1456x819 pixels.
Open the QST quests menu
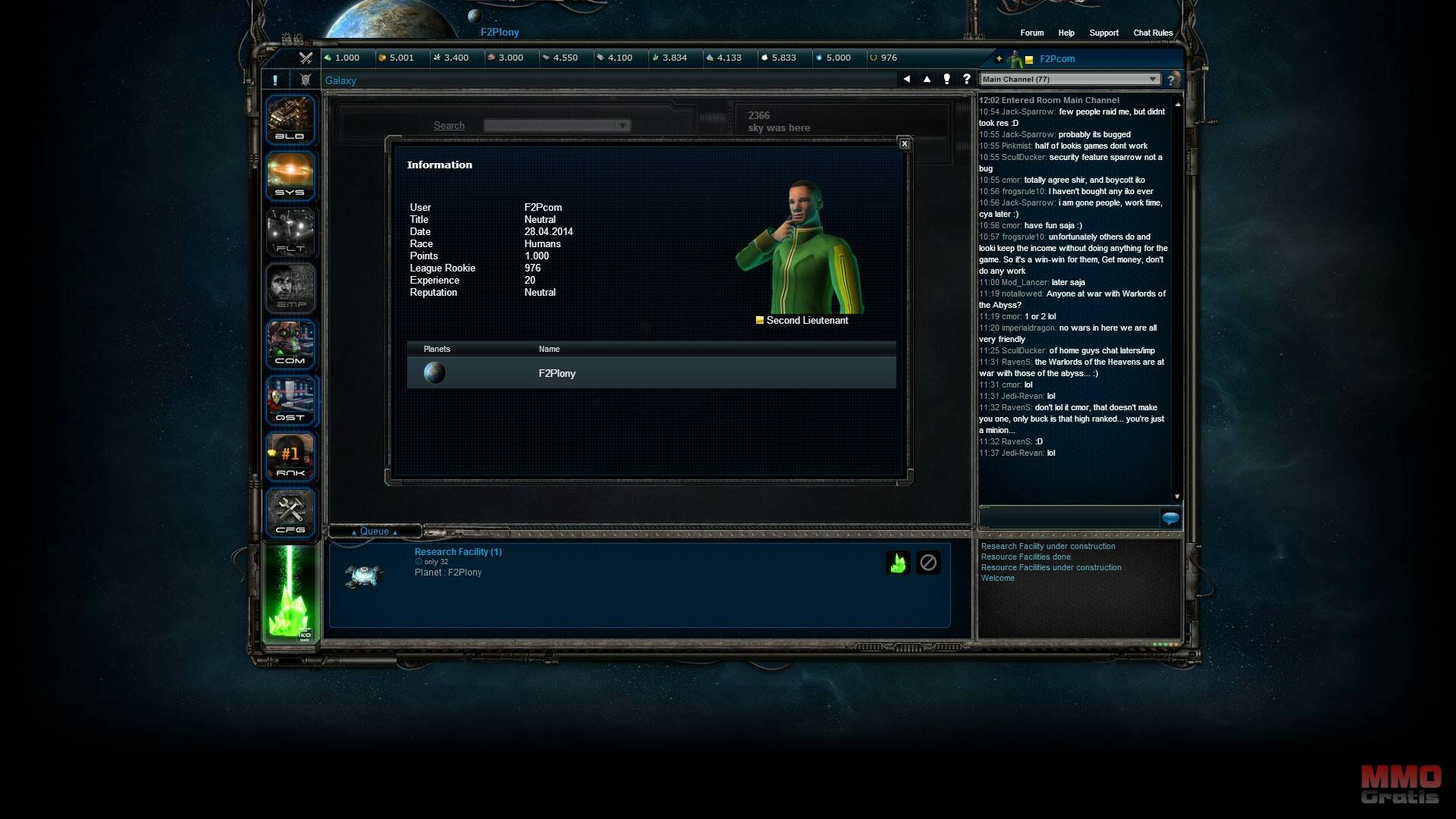coord(290,400)
